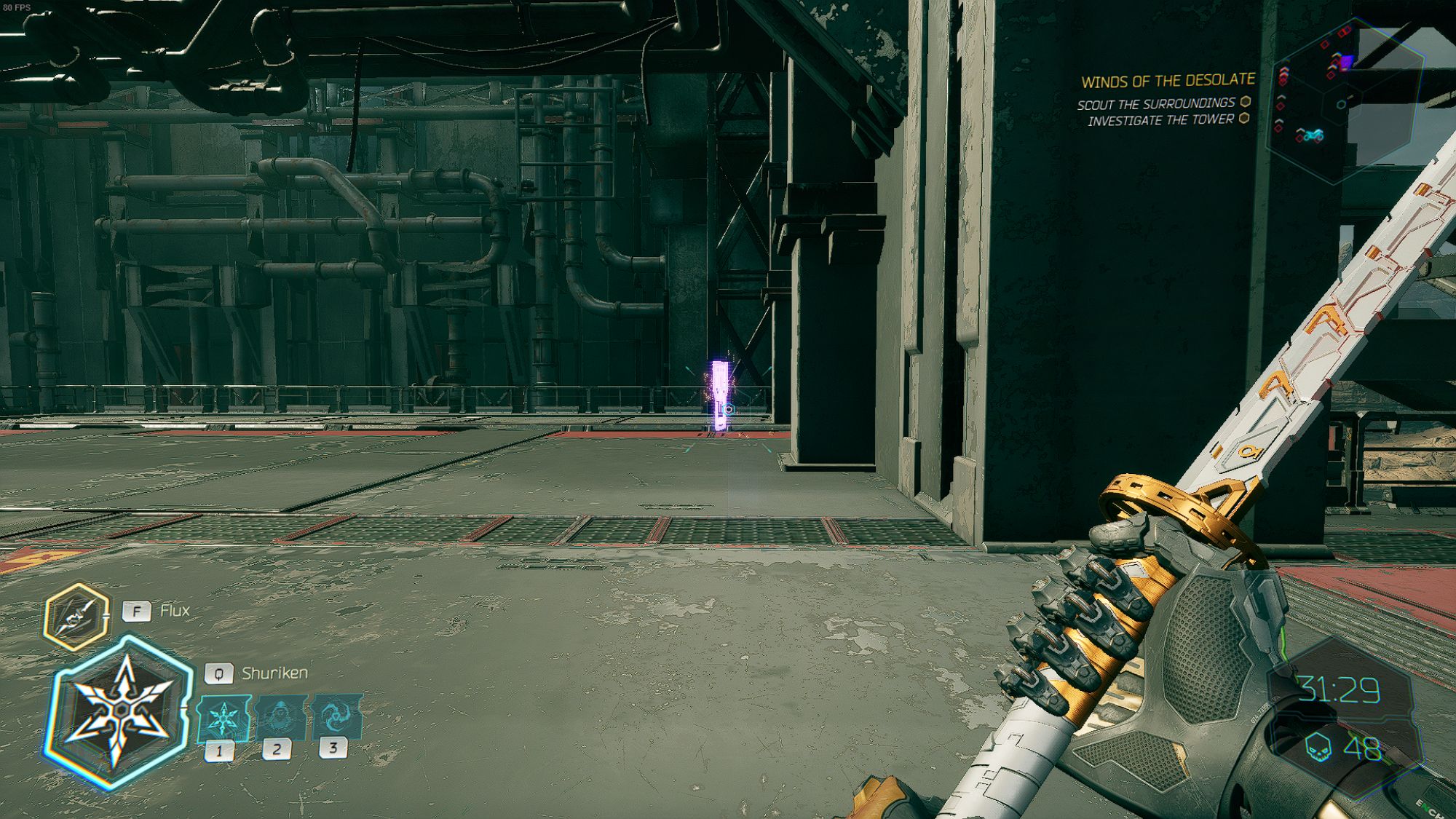
Task: Select the Investigate the Tower objective
Action: click(1161, 120)
